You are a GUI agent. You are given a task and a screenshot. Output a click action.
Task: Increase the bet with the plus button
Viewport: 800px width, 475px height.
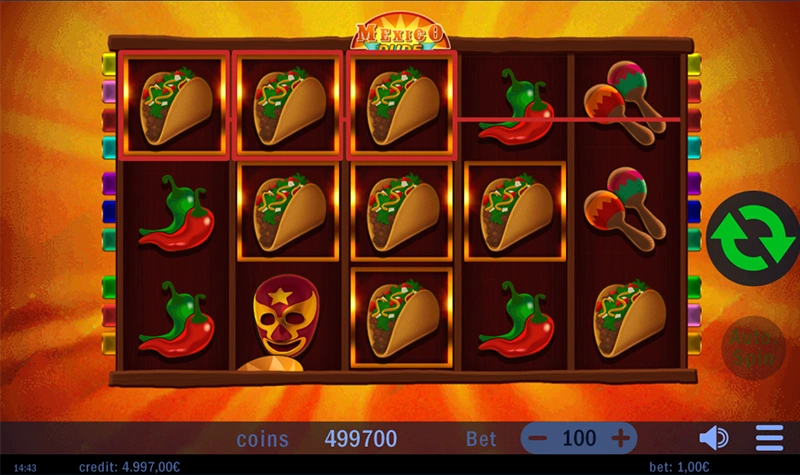tap(621, 438)
